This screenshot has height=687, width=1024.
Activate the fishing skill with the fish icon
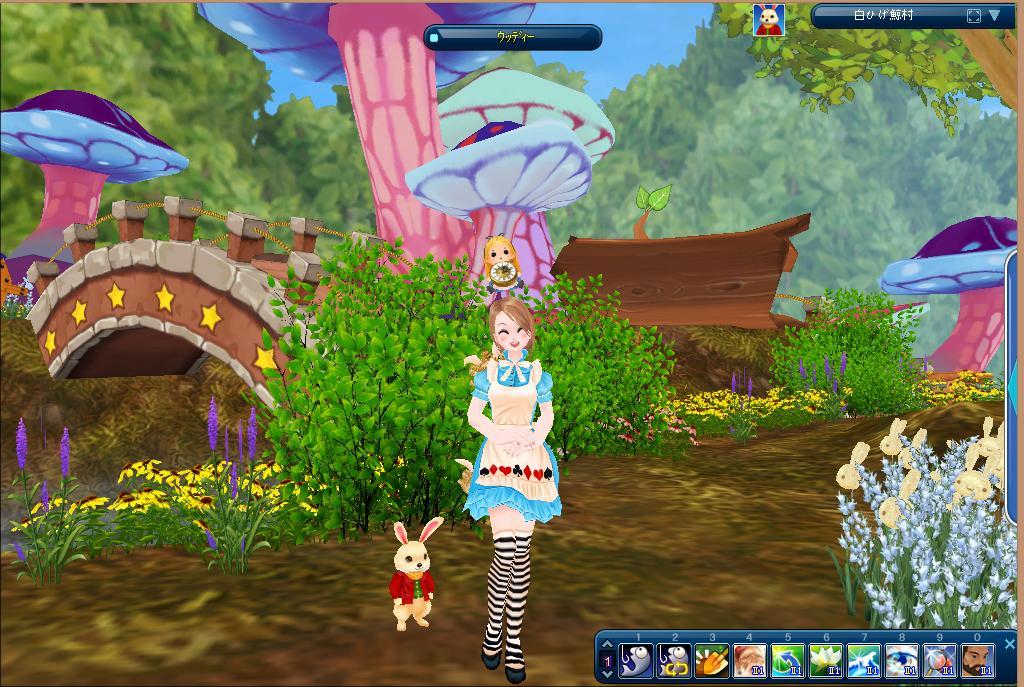pyautogui.click(x=636, y=661)
